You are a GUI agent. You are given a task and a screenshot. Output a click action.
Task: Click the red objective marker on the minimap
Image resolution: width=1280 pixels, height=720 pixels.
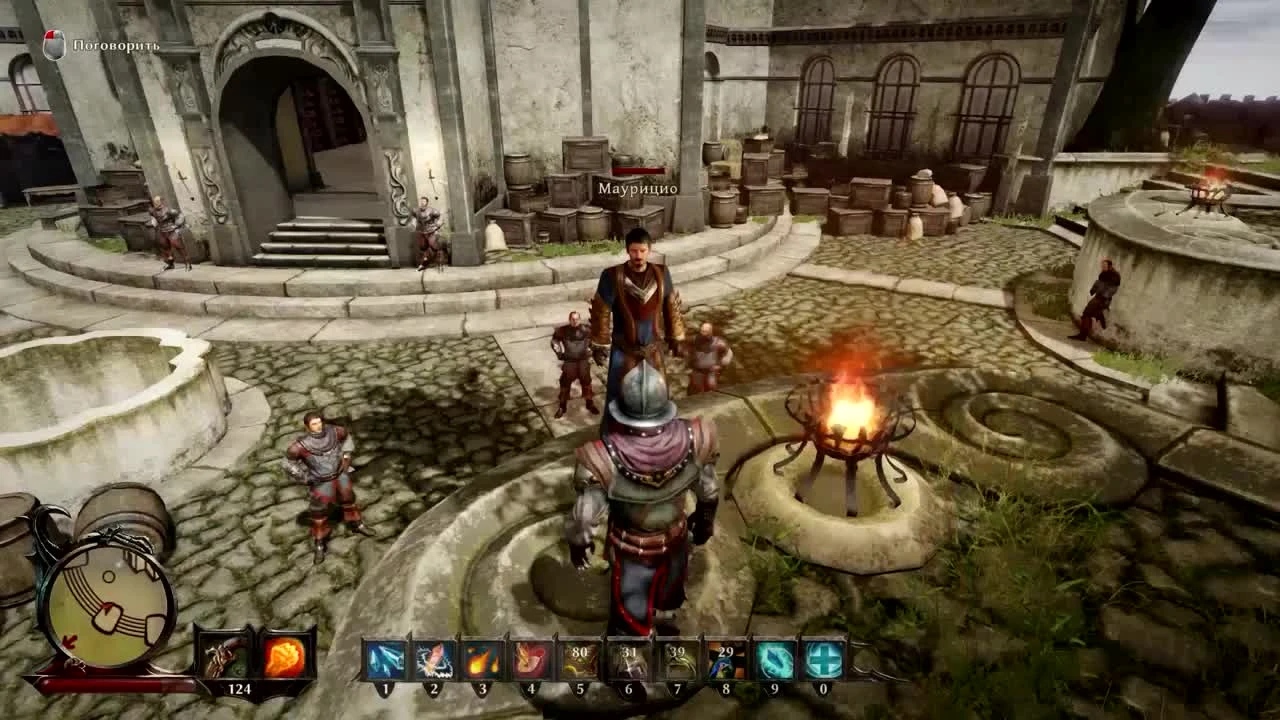pyautogui.click(x=70, y=640)
